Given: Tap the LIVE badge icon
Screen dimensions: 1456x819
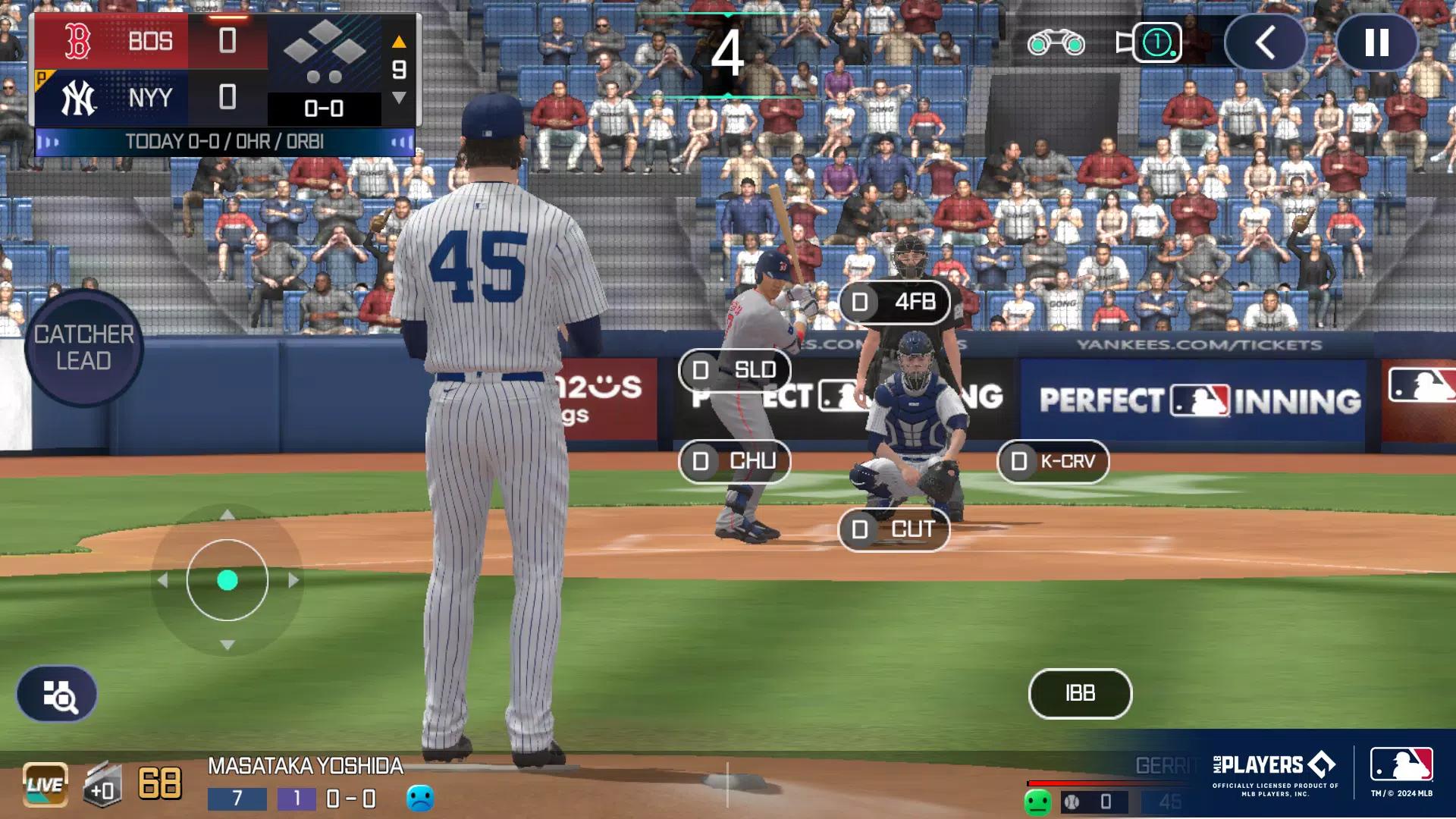Looking at the screenshot, I should (45, 784).
